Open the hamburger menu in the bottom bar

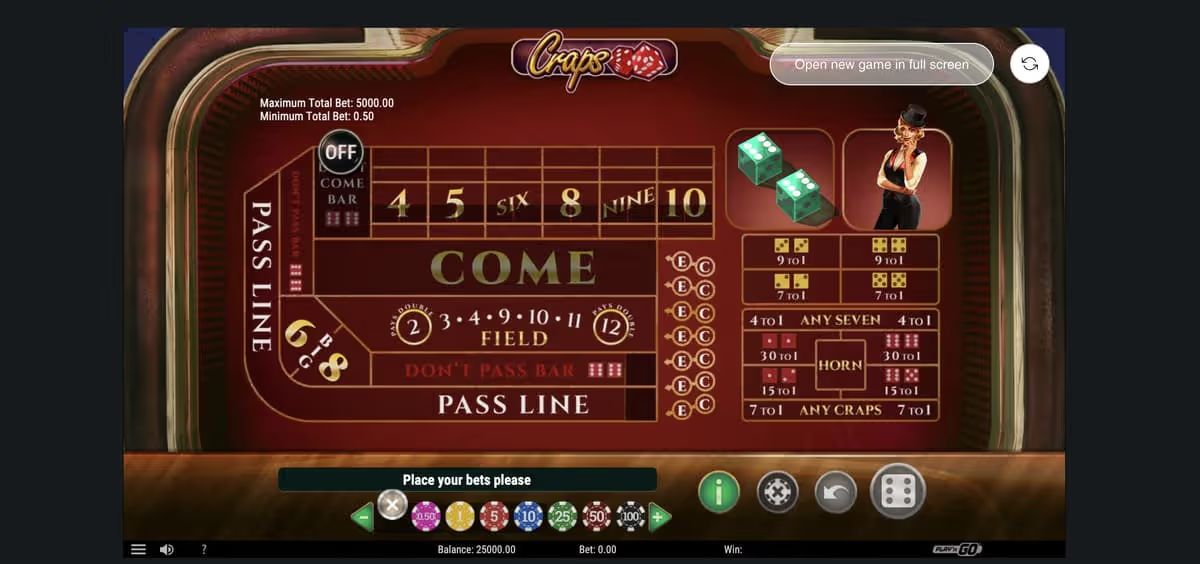point(139,549)
